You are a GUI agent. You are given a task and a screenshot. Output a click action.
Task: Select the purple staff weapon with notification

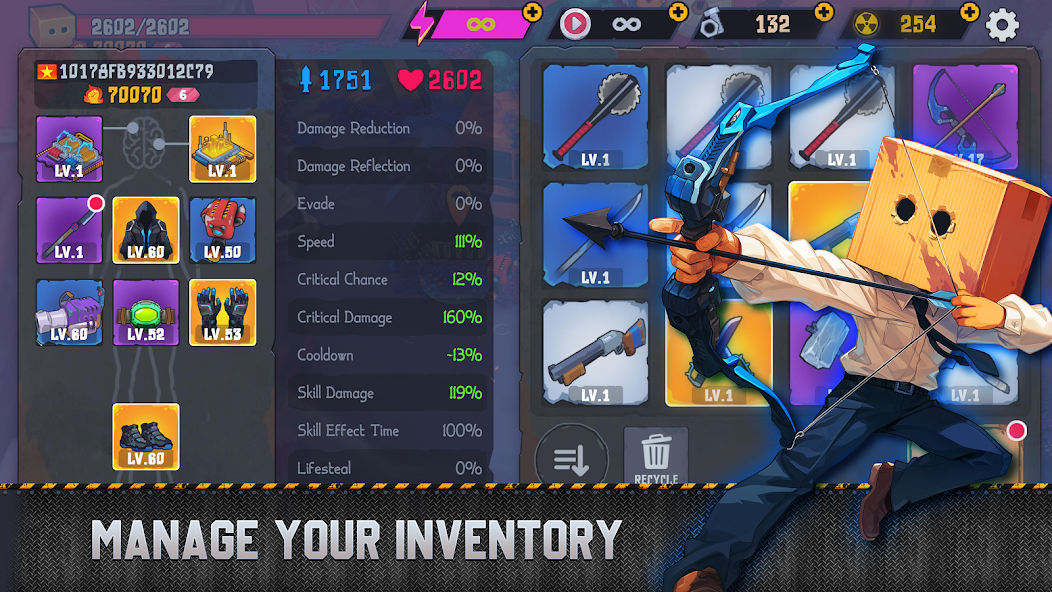click(x=69, y=230)
